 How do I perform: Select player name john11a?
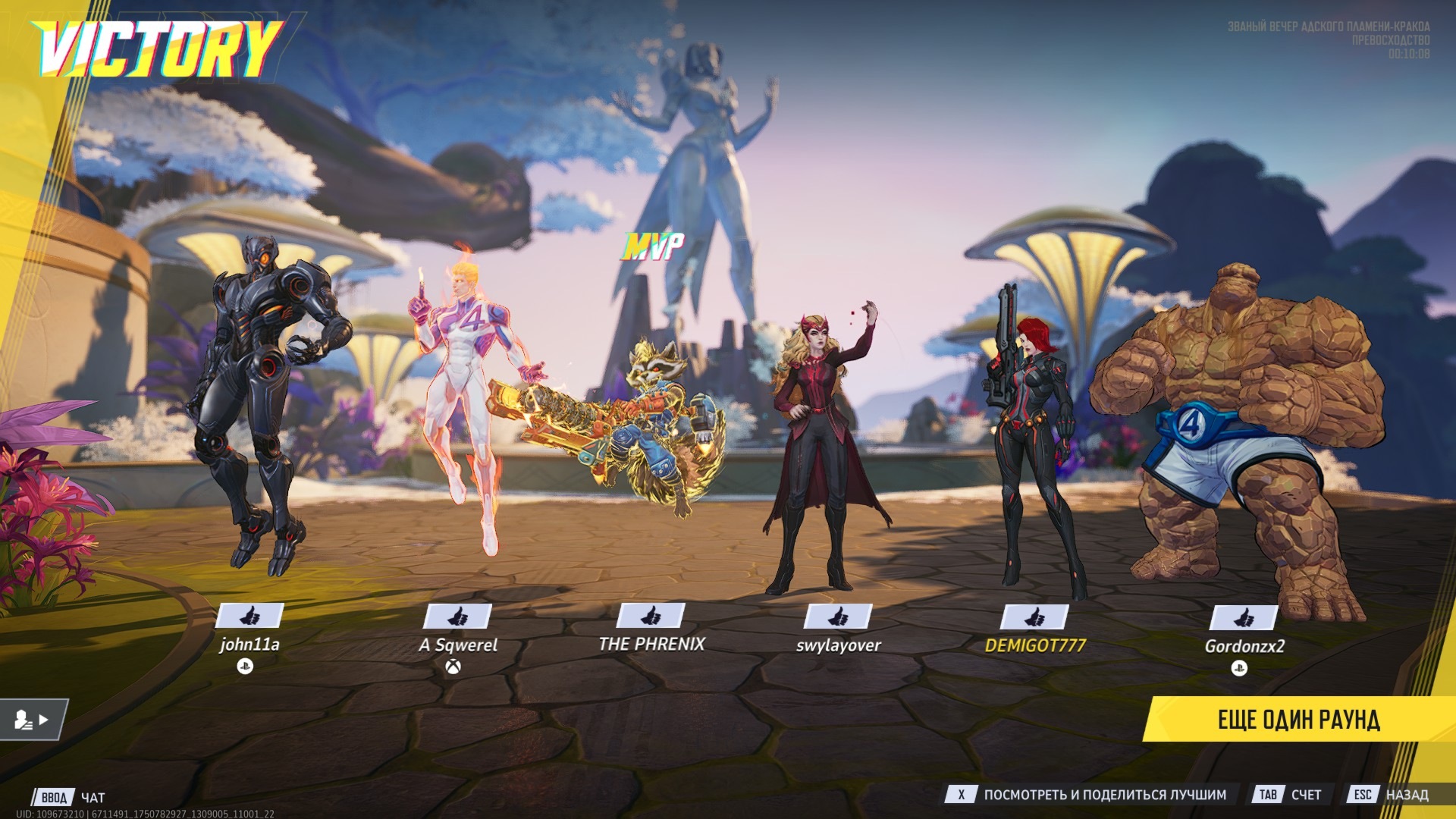coord(249,645)
